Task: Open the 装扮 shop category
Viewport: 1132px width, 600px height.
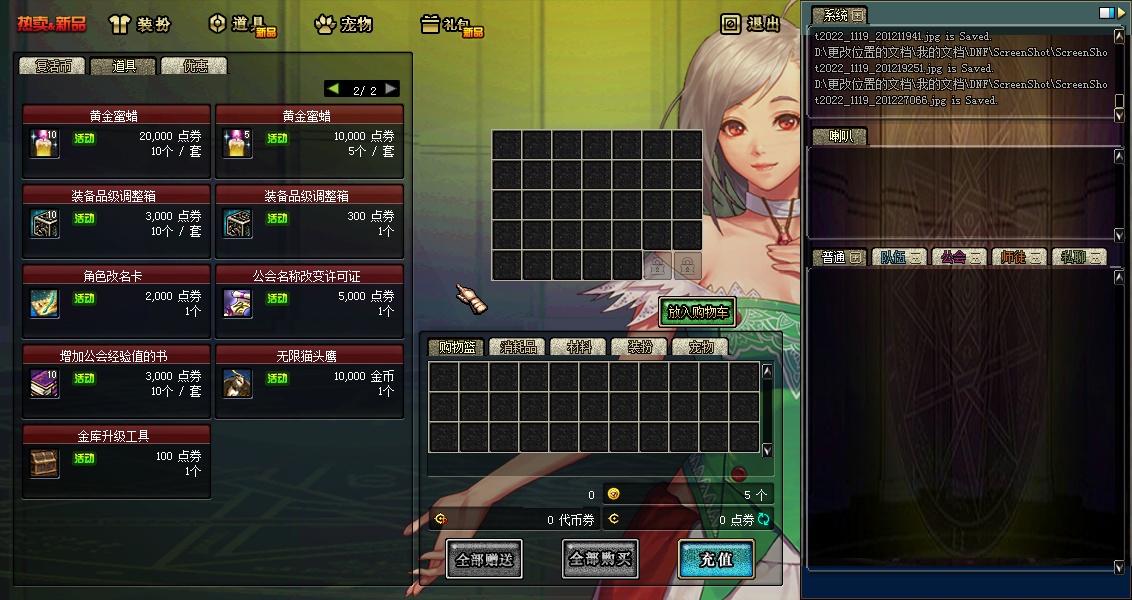Action: click(x=140, y=24)
